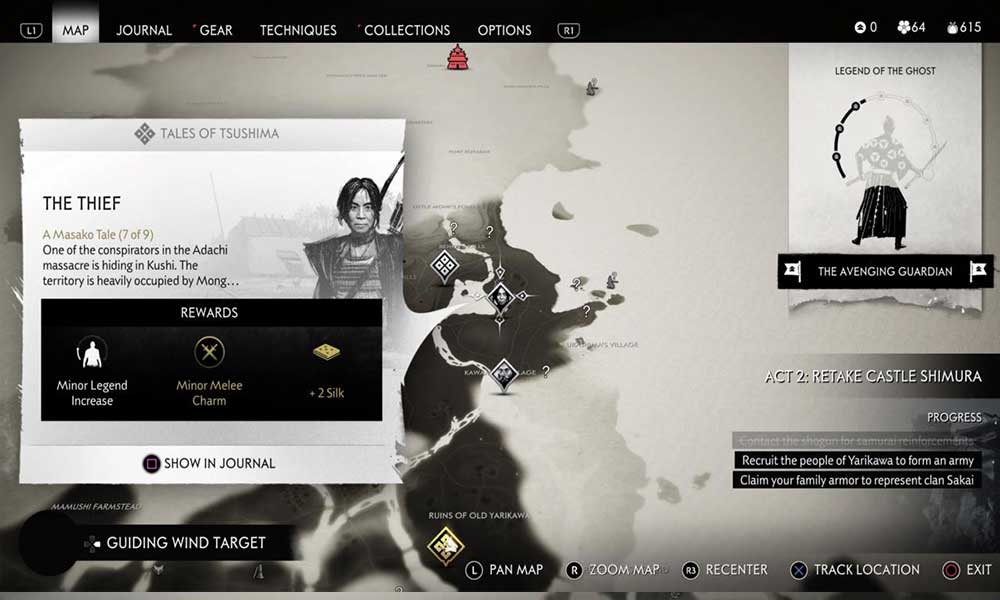Image resolution: width=1000 pixels, height=600 pixels.
Task: Click the Guiding Wind Target label
Action: 186,543
